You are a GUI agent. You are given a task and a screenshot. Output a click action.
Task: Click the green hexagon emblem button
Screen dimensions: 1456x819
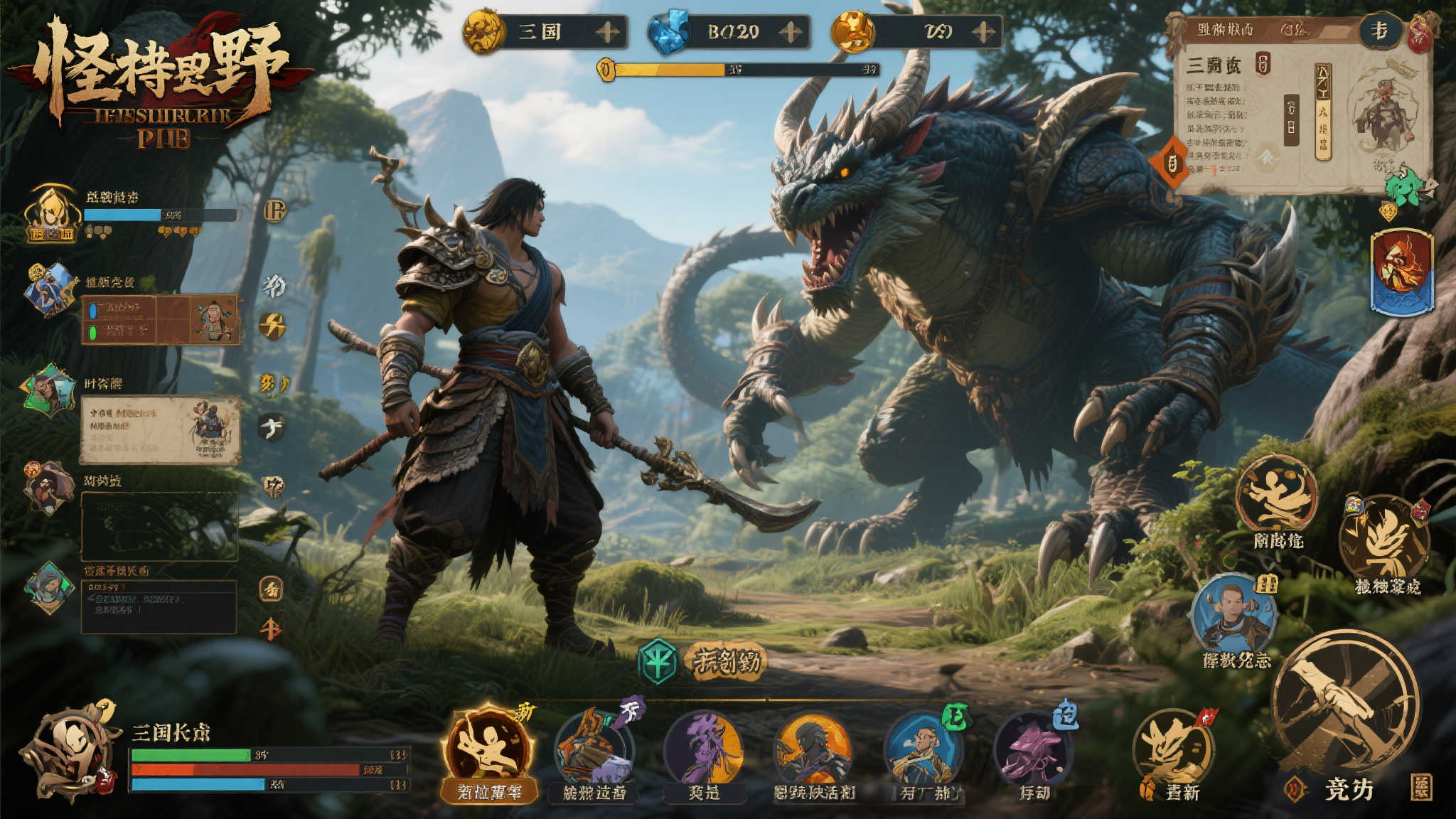coord(658,661)
